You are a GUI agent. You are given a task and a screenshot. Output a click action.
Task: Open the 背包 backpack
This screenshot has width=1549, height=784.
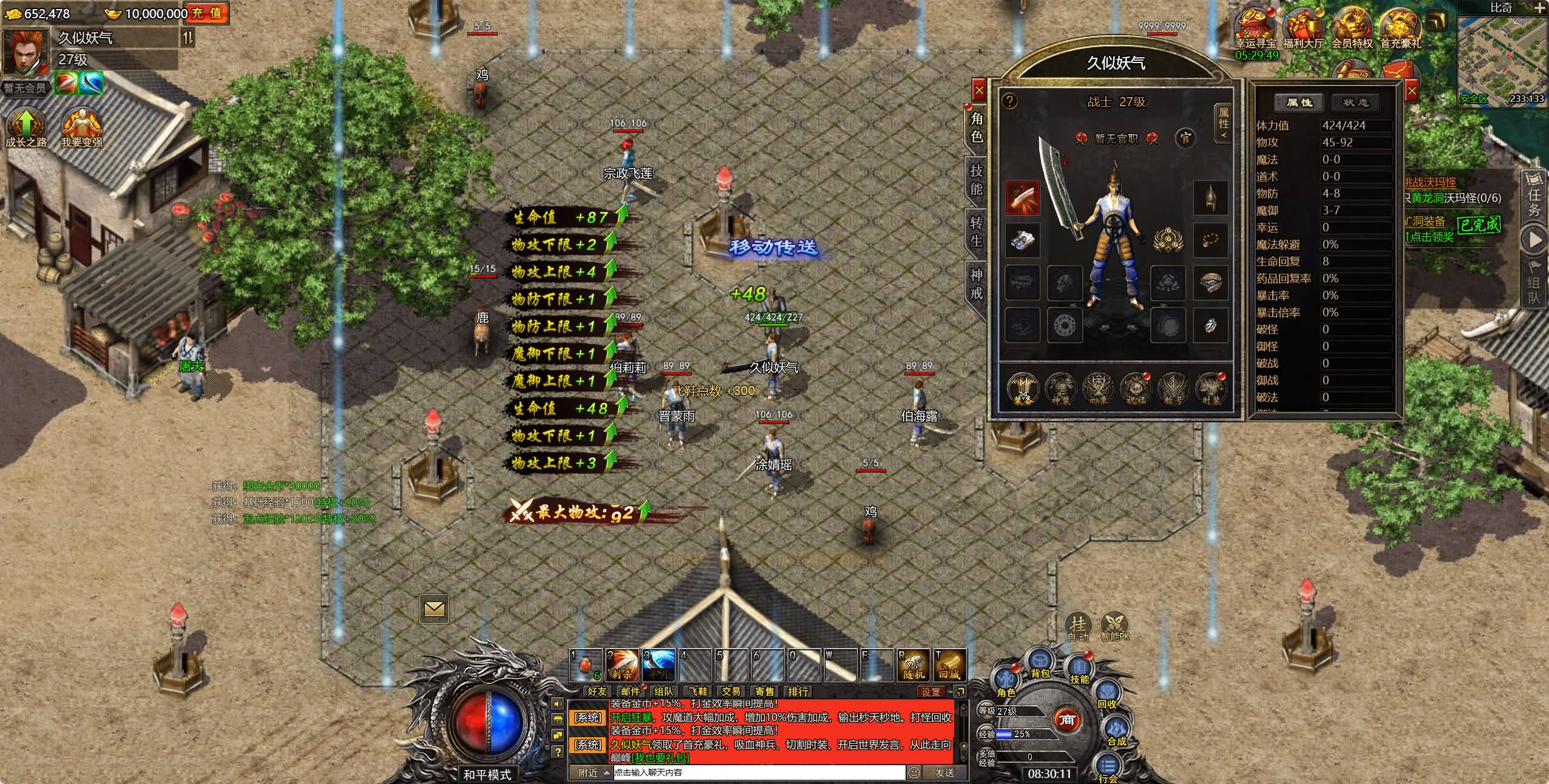coord(1040,664)
